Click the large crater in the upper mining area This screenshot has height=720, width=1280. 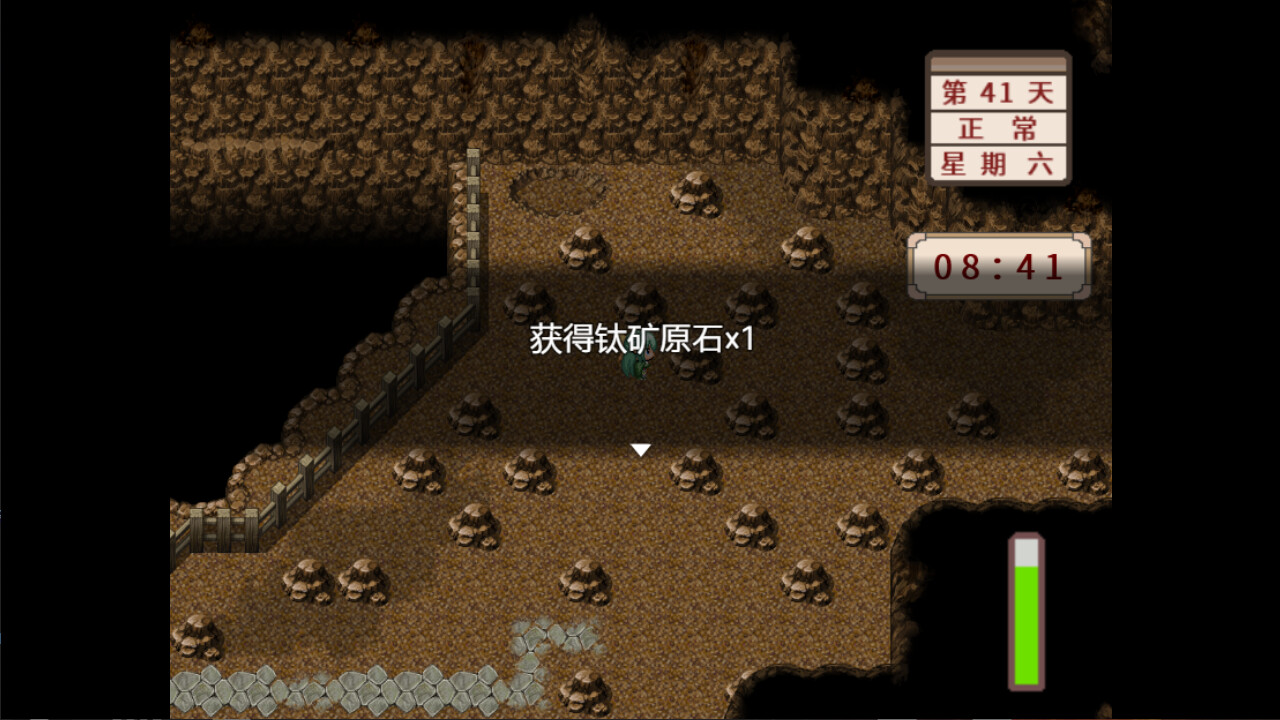click(562, 190)
